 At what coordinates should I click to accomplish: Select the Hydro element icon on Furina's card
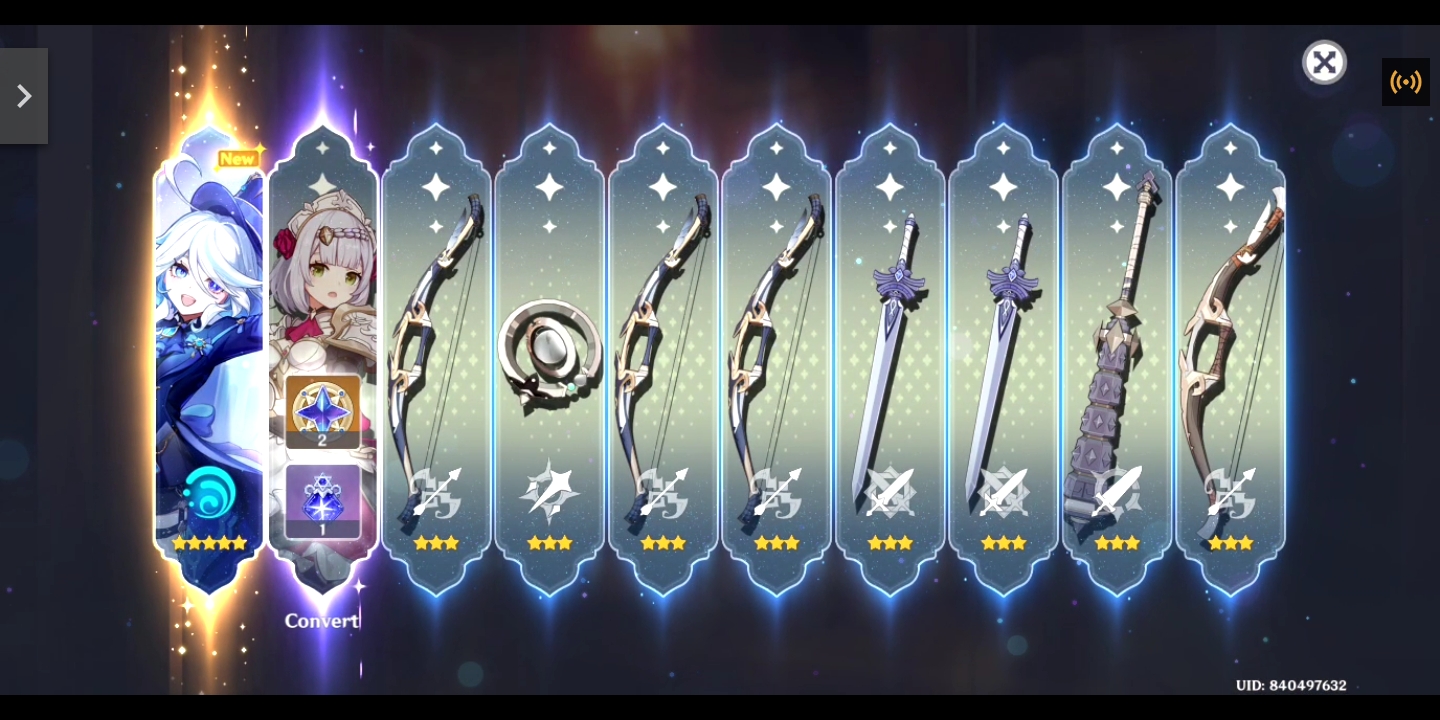(x=209, y=492)
